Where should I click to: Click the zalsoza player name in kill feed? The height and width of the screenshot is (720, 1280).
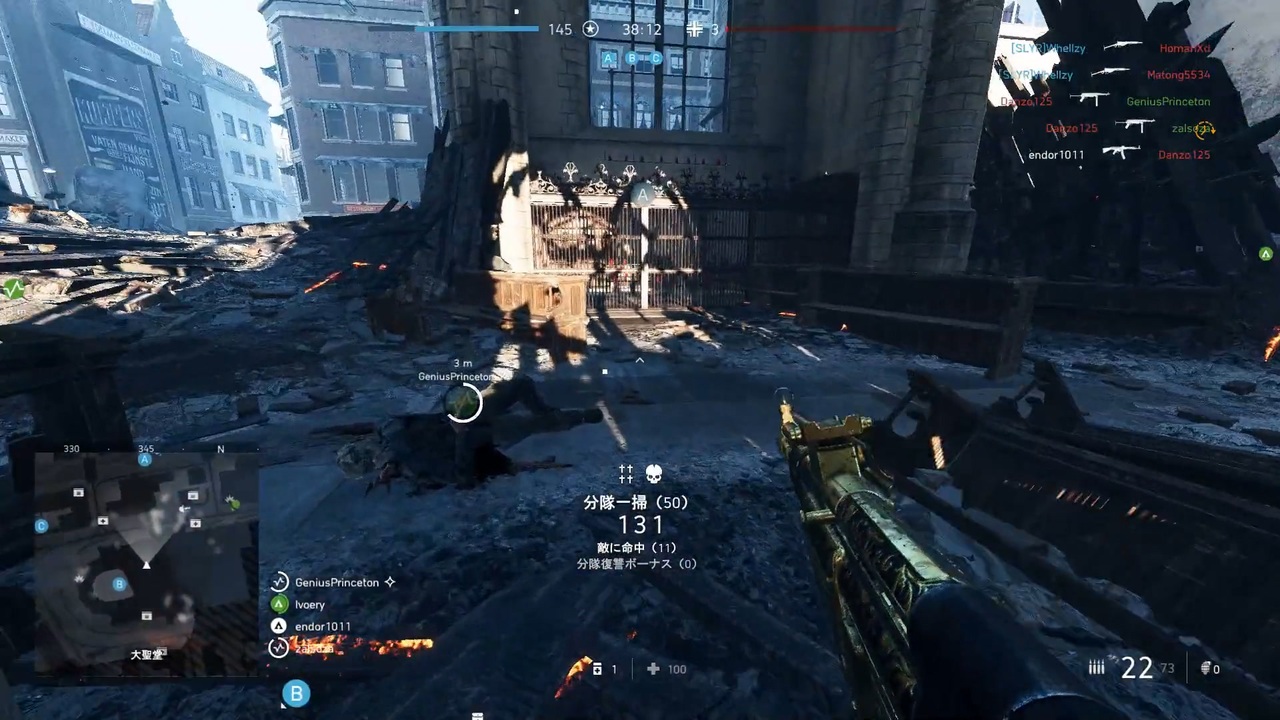click(1188, 128)
